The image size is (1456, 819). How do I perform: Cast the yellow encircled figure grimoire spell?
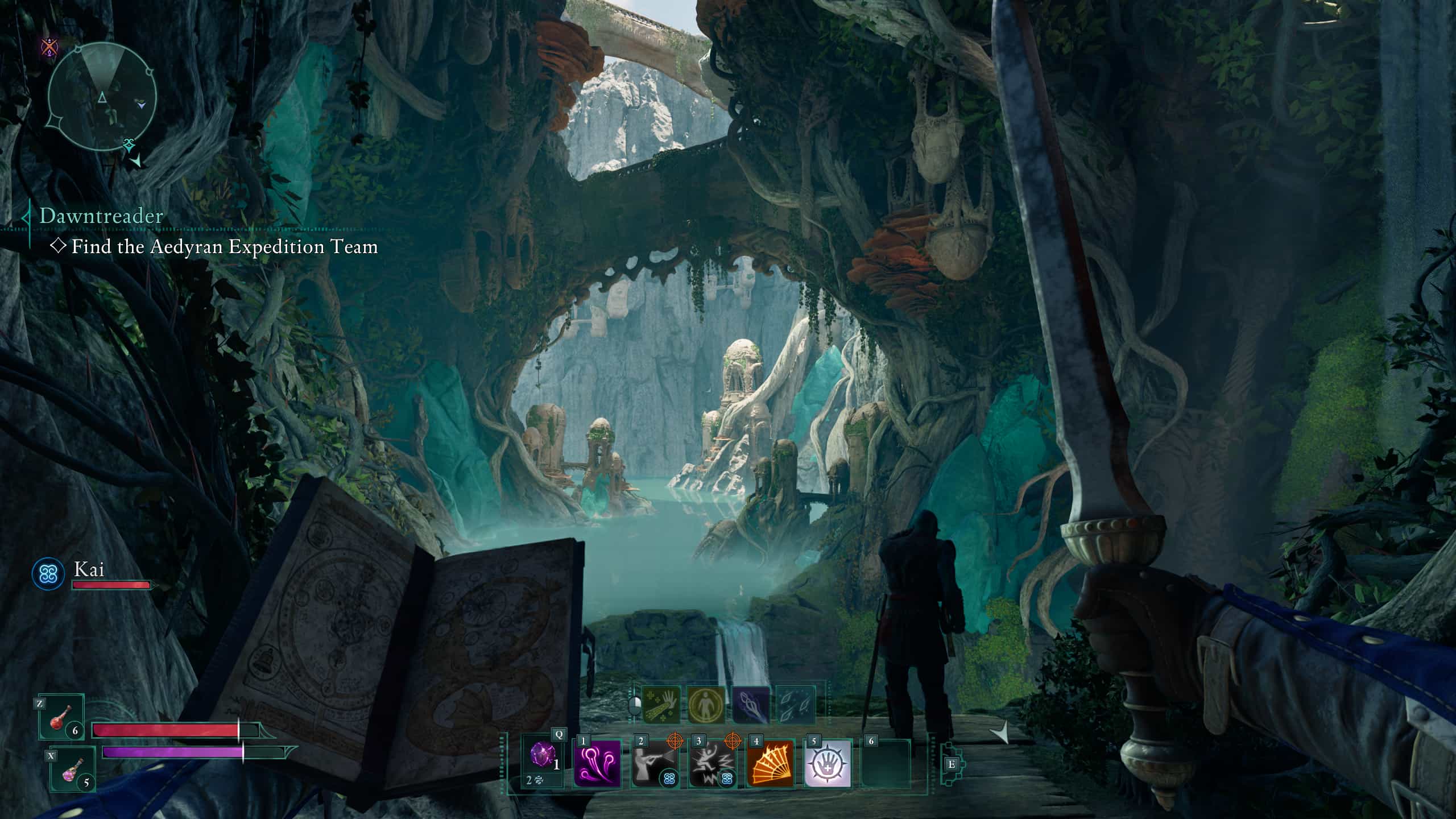click(x=706, y=705)
